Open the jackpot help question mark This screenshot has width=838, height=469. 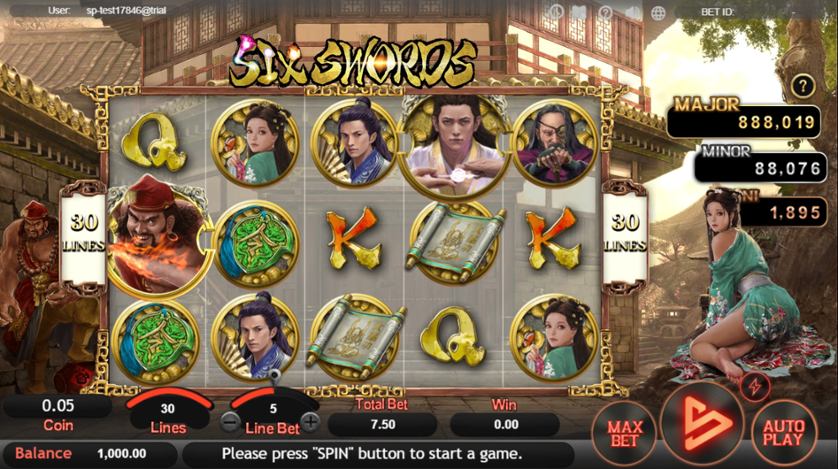(x=804, y=86)
